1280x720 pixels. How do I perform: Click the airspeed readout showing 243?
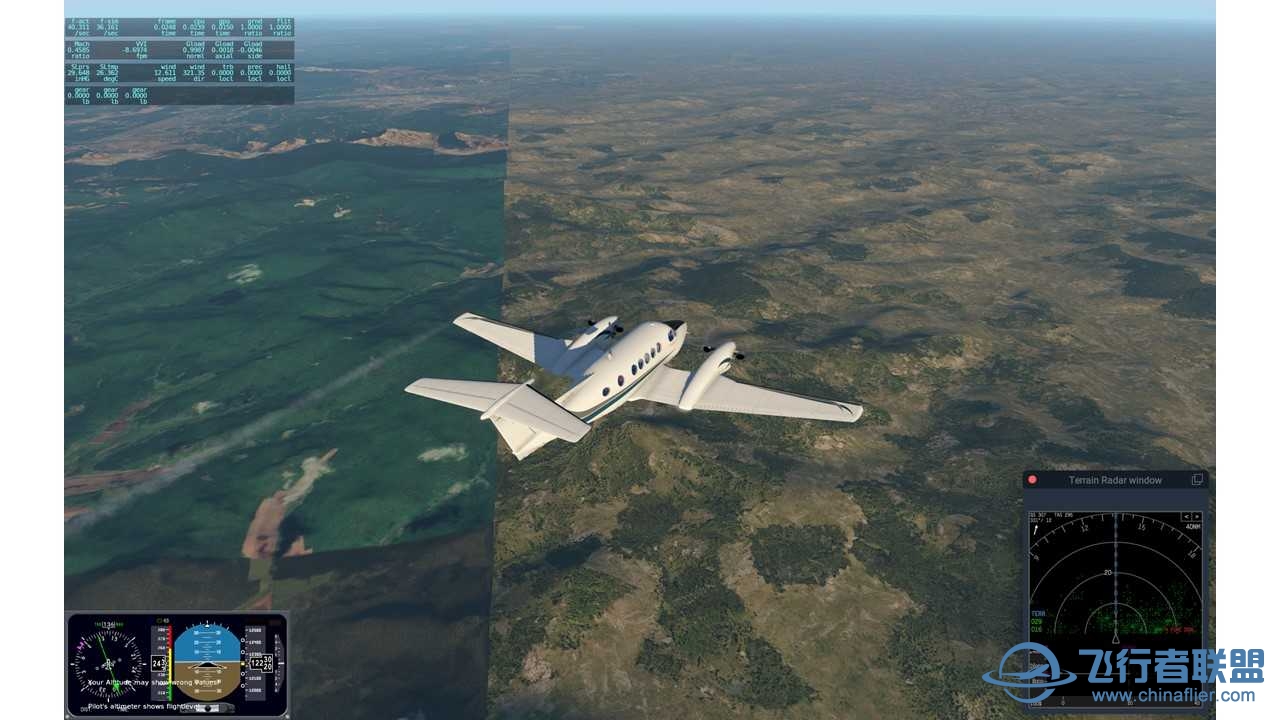pyautogui.click(x=158, y=662)
